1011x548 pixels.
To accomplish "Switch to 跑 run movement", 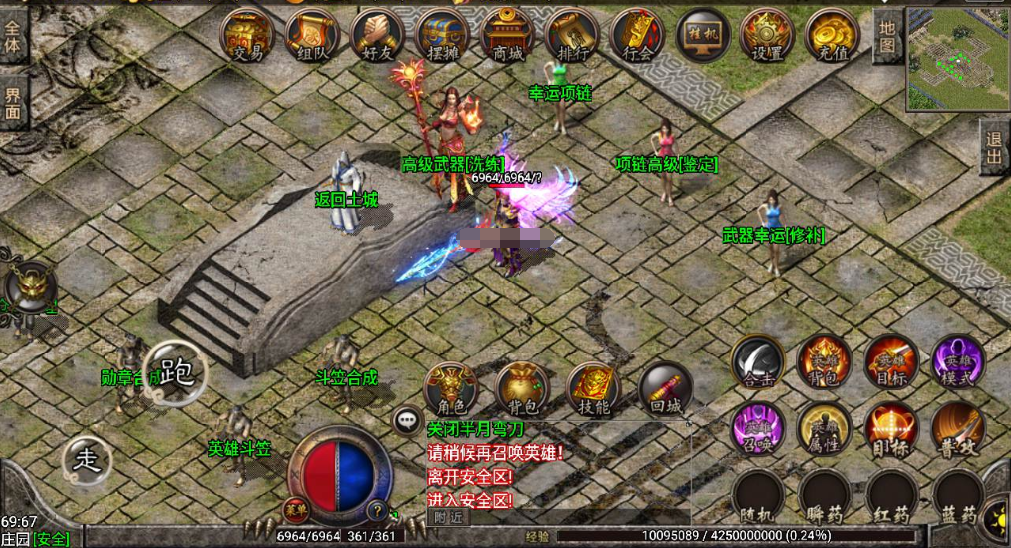I will pos(175,374).
